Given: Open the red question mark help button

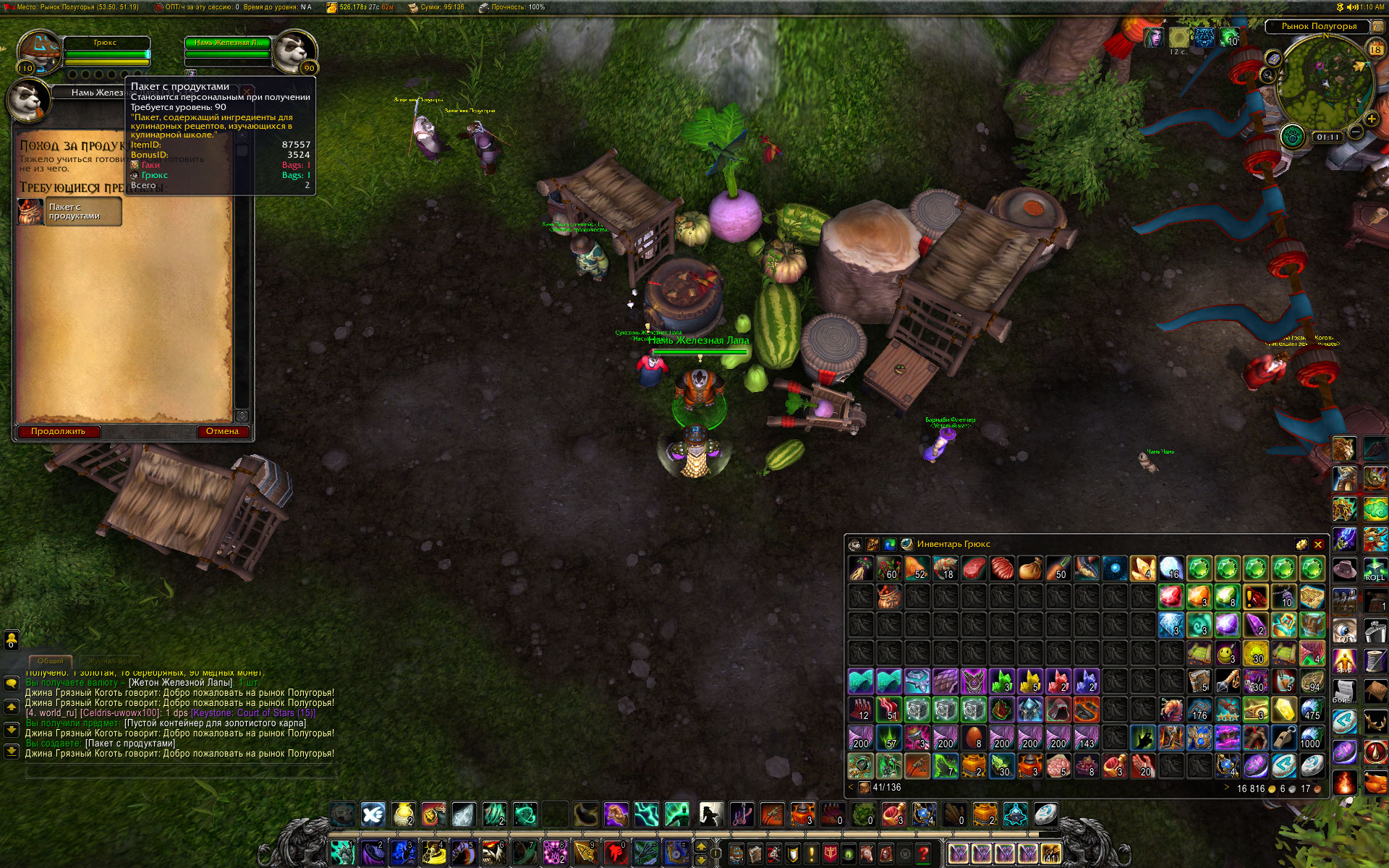Looking at the screenshot, I should point(923,854).
